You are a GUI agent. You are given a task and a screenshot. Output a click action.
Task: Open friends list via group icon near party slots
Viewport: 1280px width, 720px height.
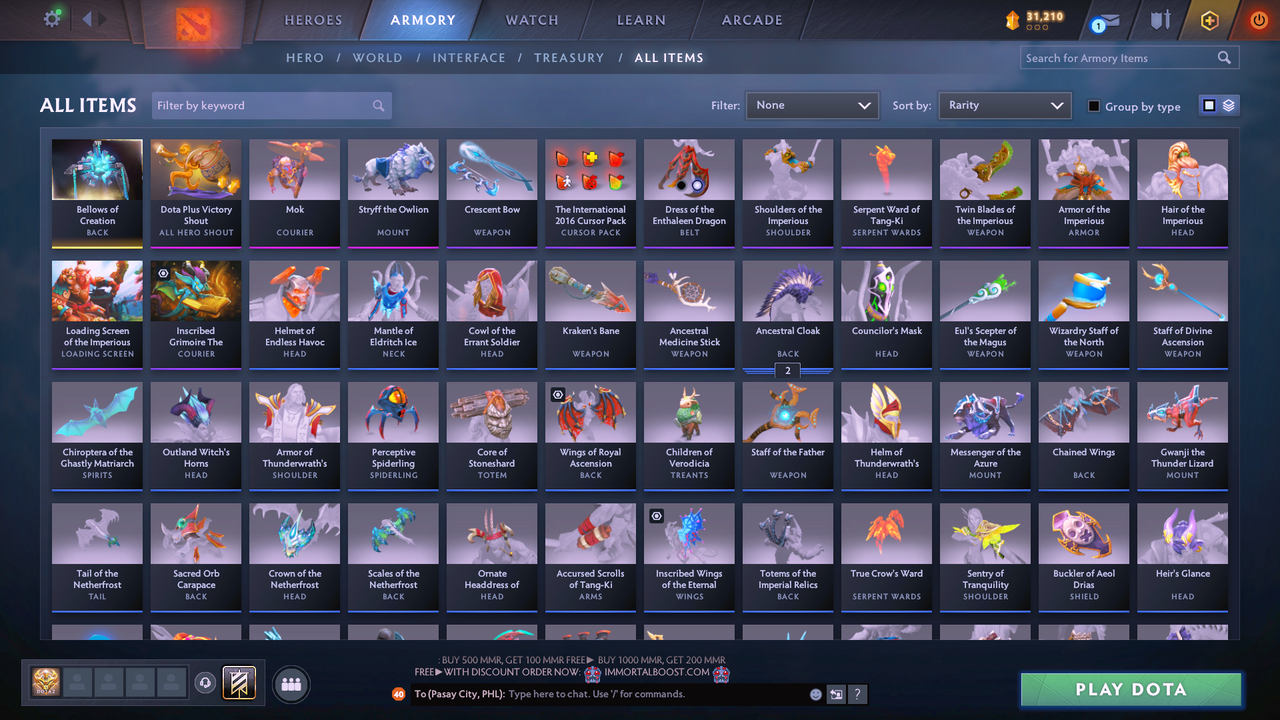pyautogui.click(x=289, y=684)
